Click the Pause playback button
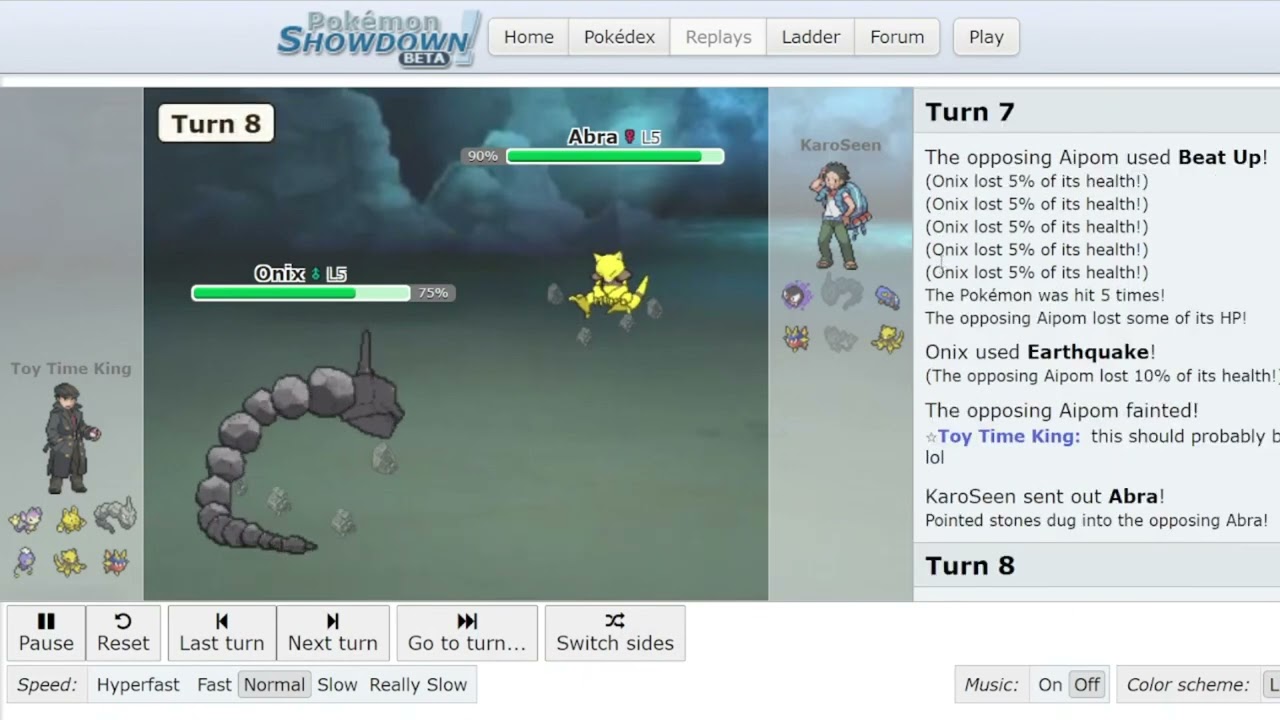The height and width of the screenshot is (720, 1280). (x=45, y=633)
